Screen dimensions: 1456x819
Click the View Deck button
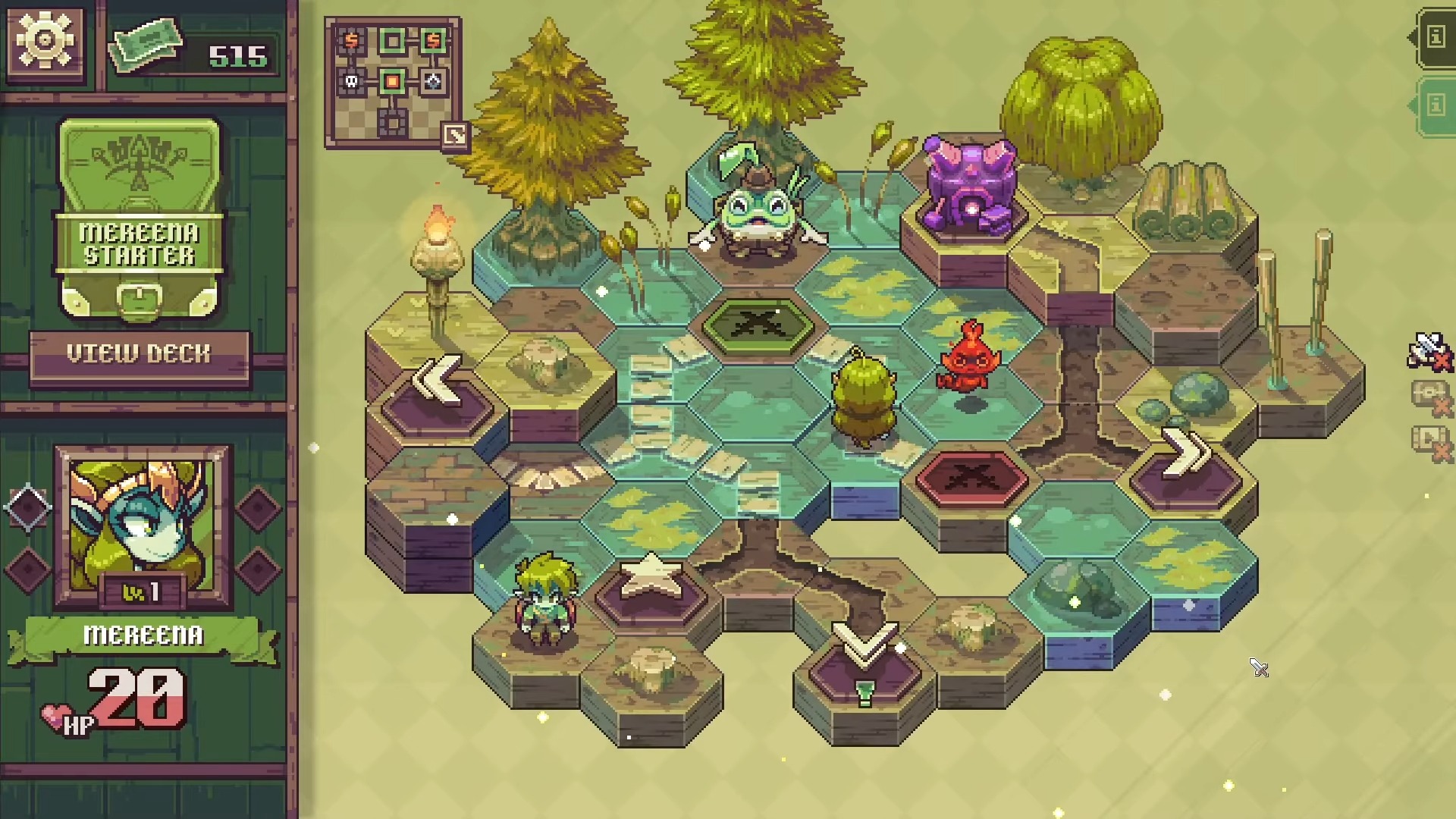(x=139, y=354)
